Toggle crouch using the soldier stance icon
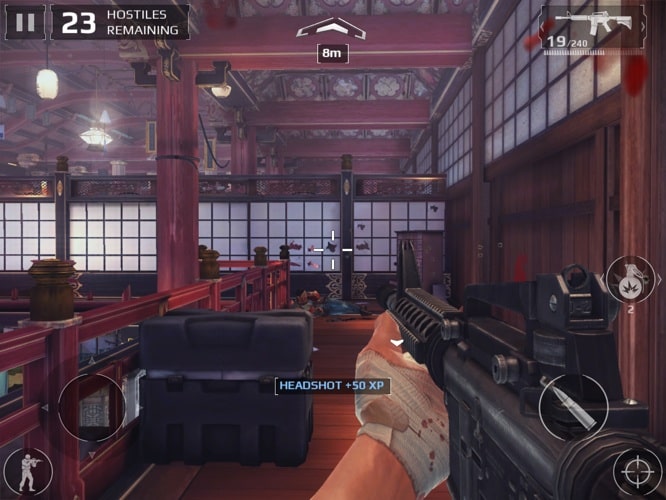 click(x=27, y=470)
